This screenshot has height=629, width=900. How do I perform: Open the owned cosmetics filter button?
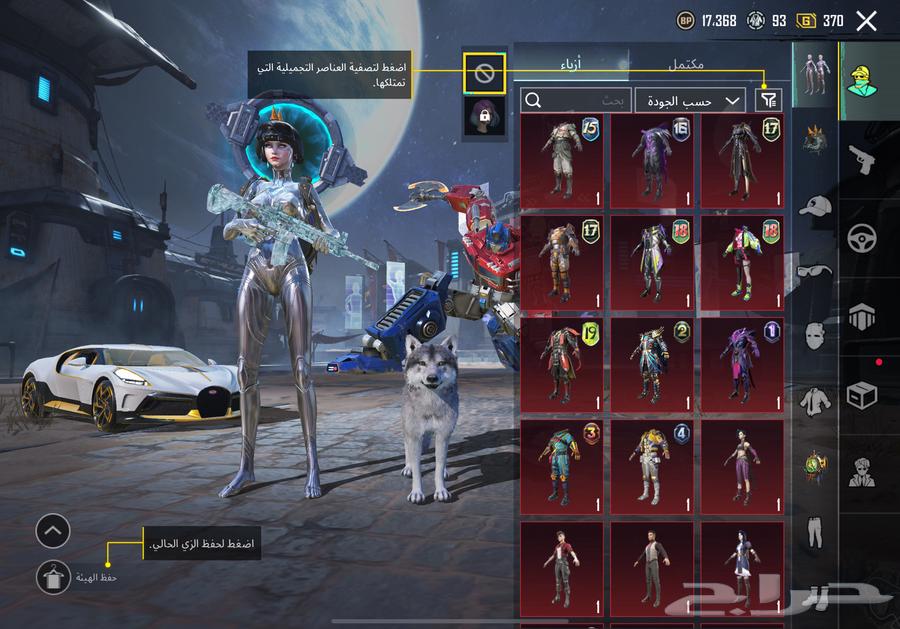coord(769,99)
